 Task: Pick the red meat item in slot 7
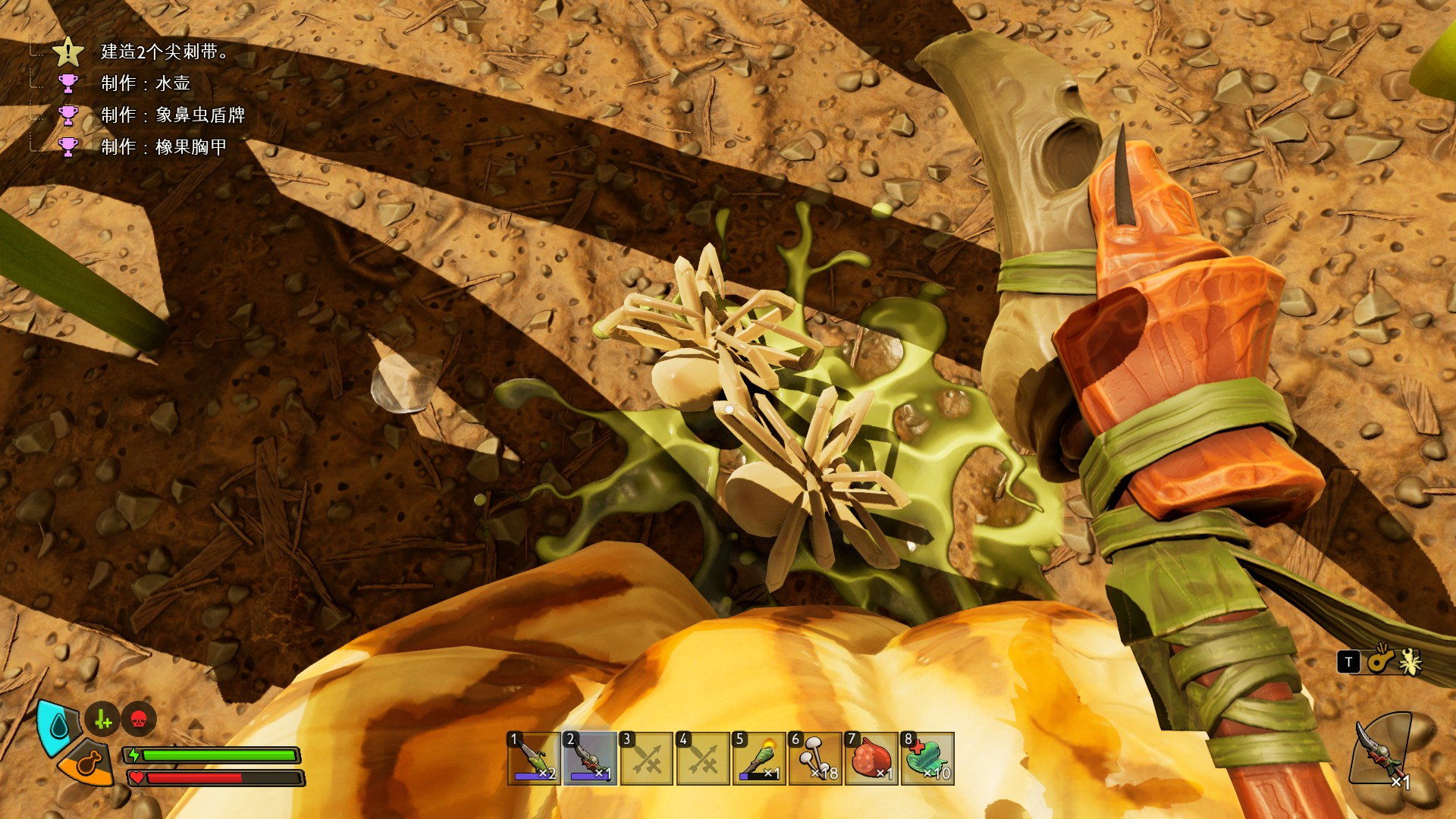click(871, 758)
